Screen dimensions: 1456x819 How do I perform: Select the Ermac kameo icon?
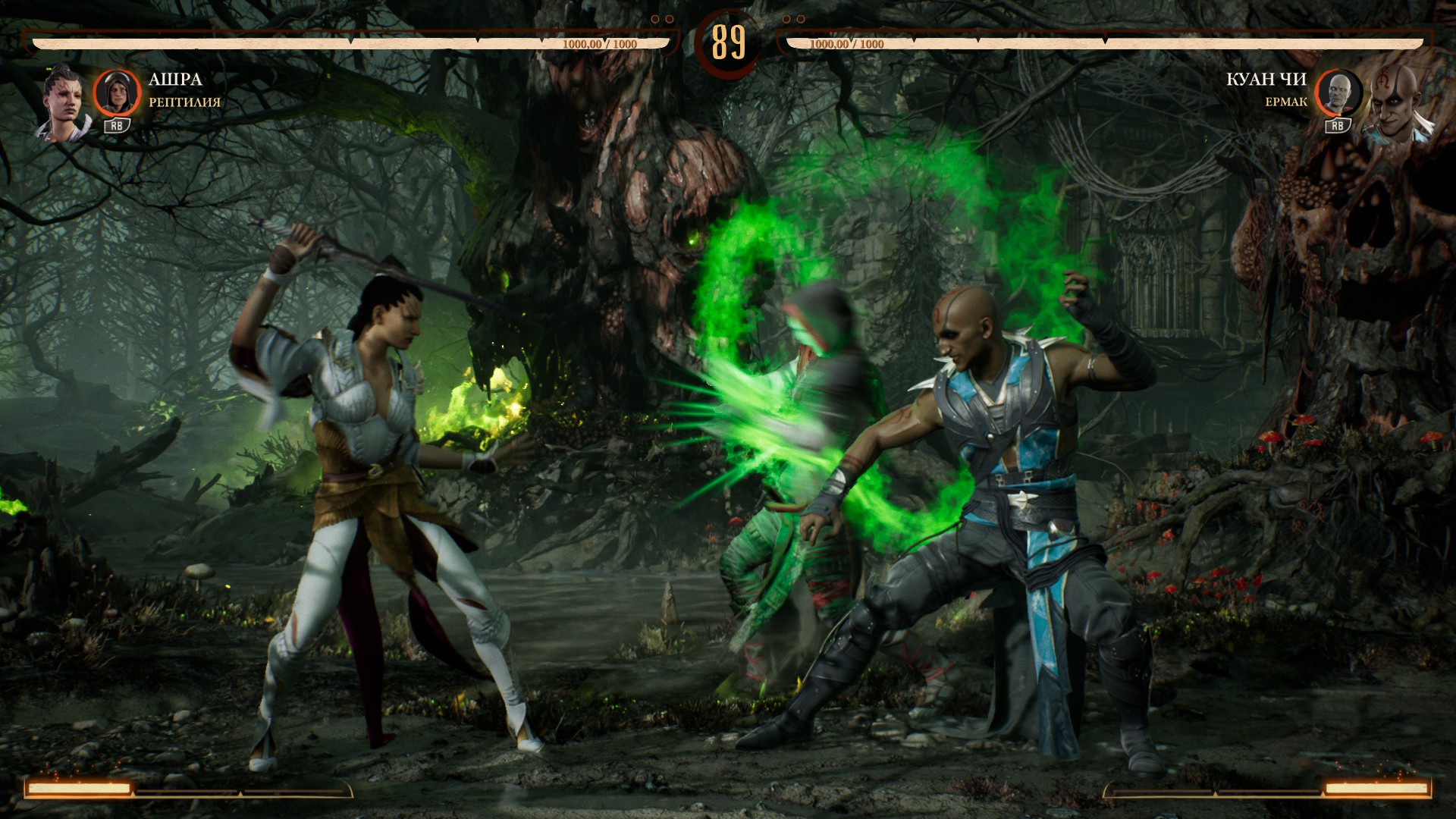(1338, 93)
